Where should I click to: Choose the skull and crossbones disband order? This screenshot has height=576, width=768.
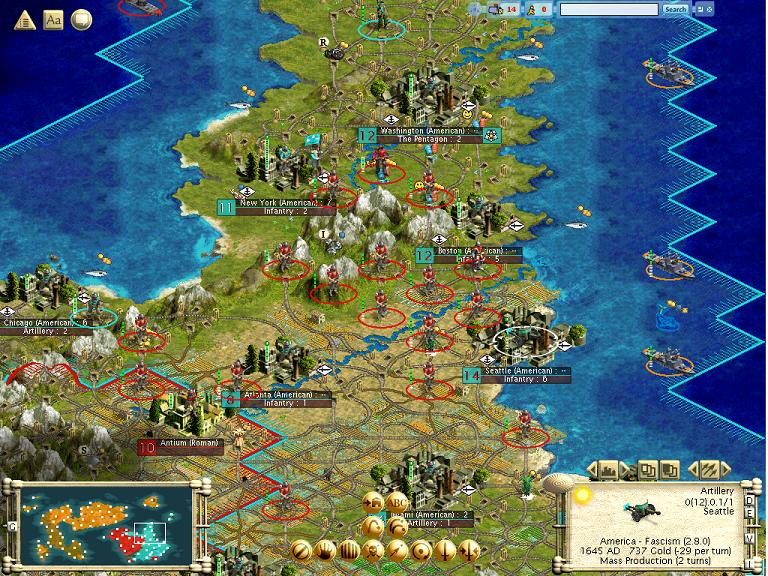coord(374,550)
